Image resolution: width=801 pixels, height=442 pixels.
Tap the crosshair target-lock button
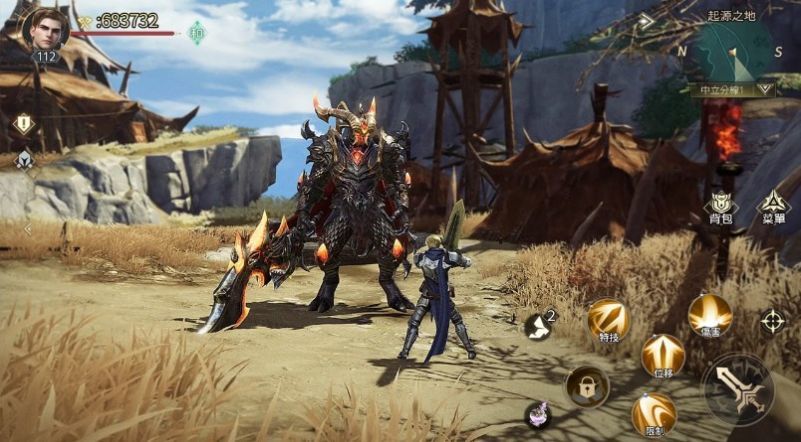pyautogui.click(x=773, y=321)
